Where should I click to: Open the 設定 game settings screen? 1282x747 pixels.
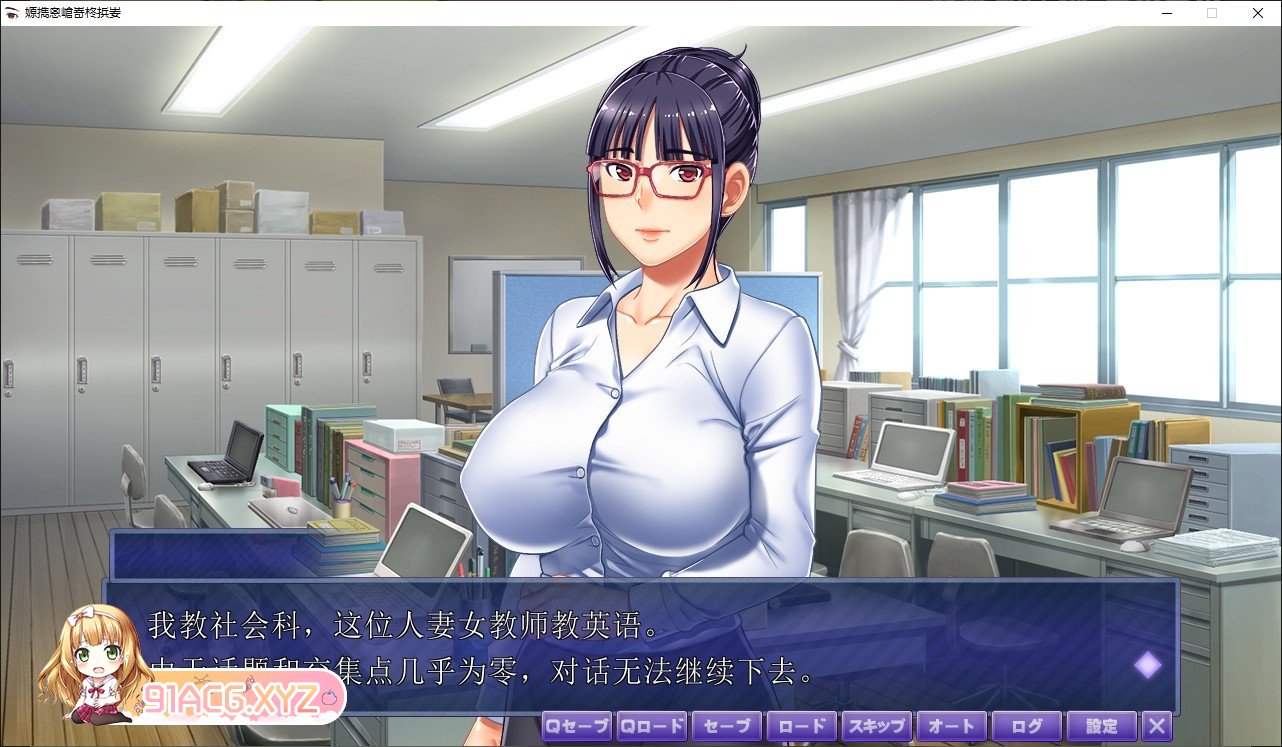[x=1101, y=726]
